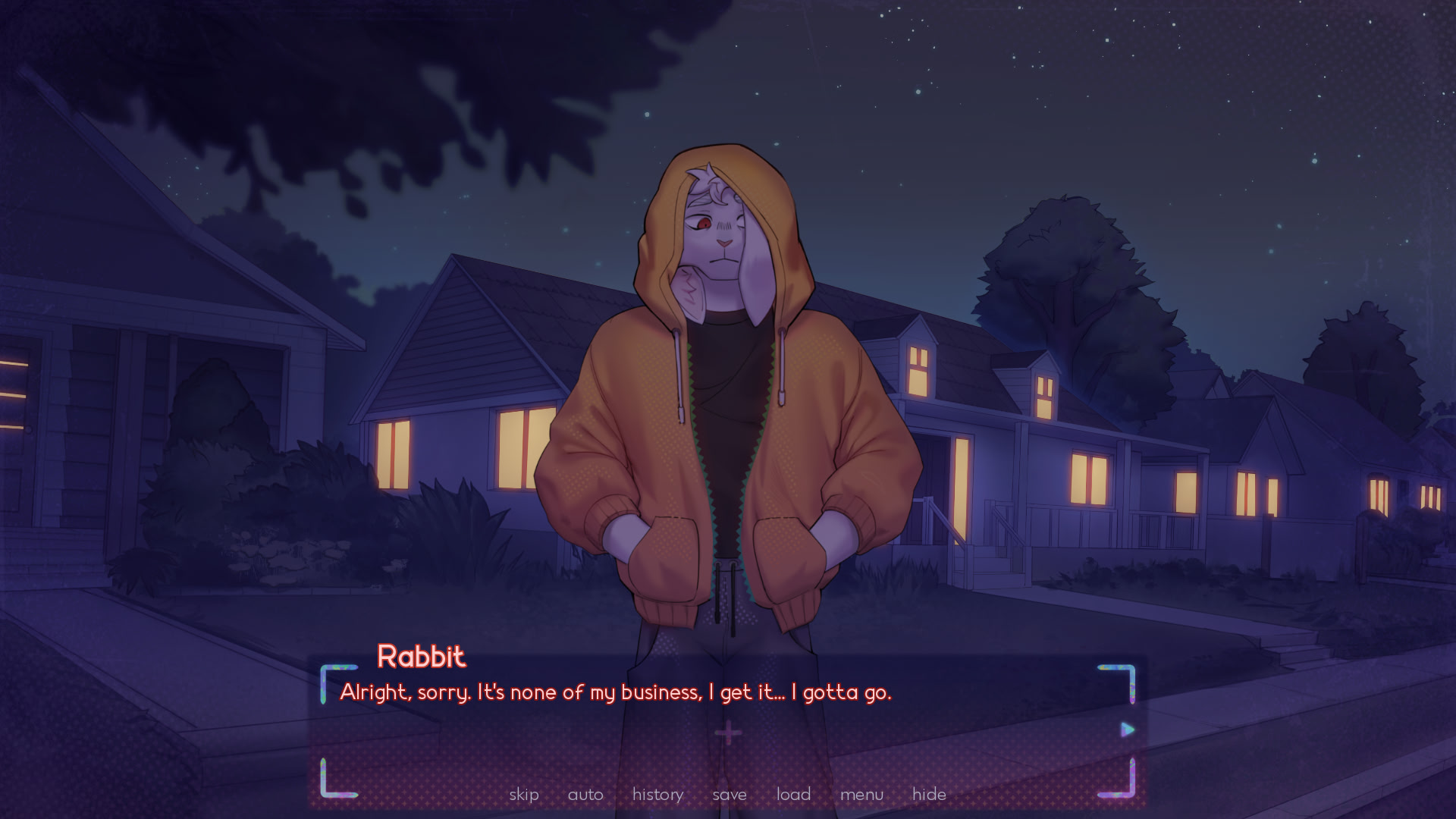Screen dimensions: 1456x819
Task: Click the skip button
Action: [524, 794]
